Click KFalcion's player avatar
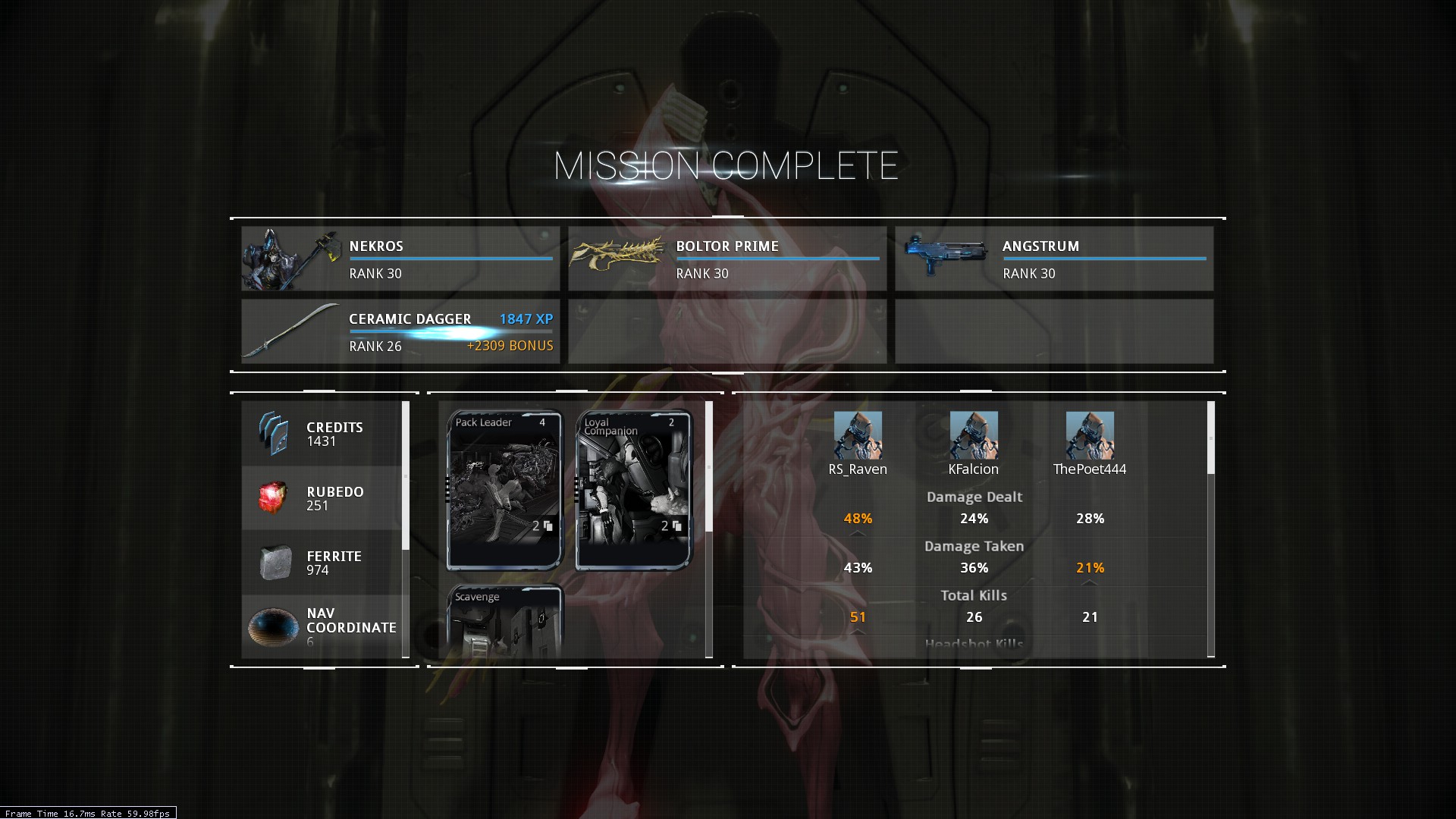 click(974, 435)
